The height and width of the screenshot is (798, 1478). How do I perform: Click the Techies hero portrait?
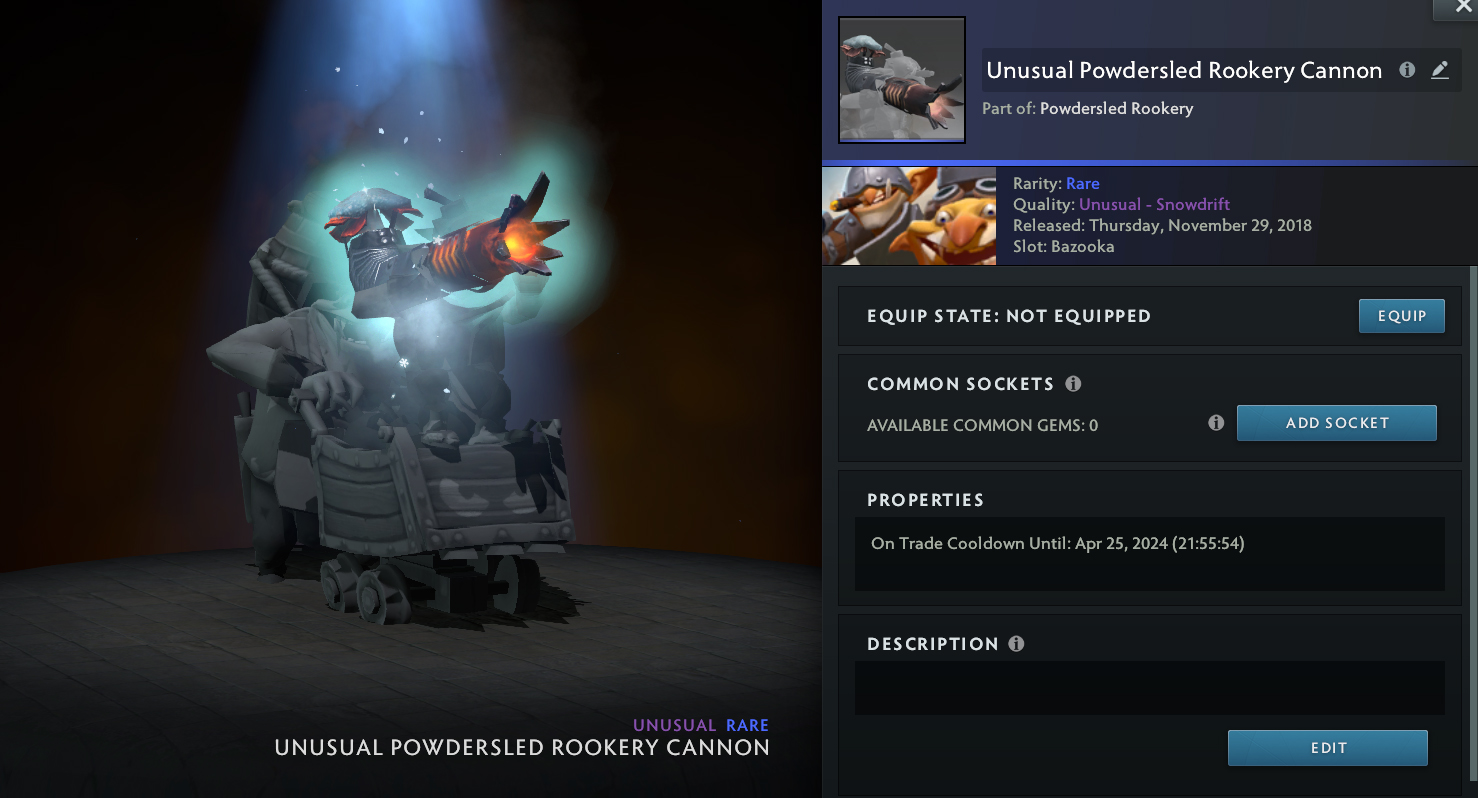click(x=908, y=216)
